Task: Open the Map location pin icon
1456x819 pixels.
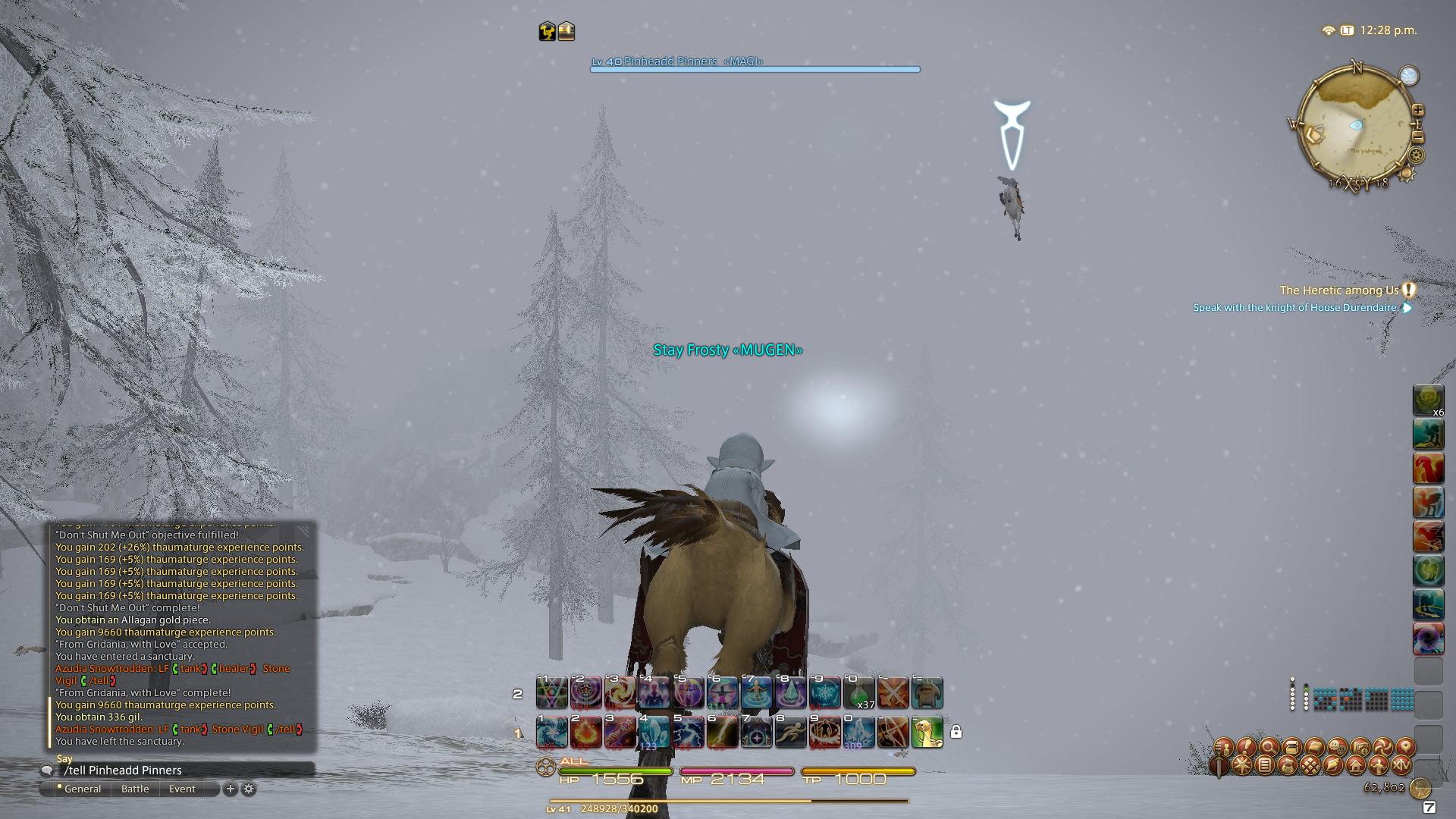Action: click(1404, 747)
